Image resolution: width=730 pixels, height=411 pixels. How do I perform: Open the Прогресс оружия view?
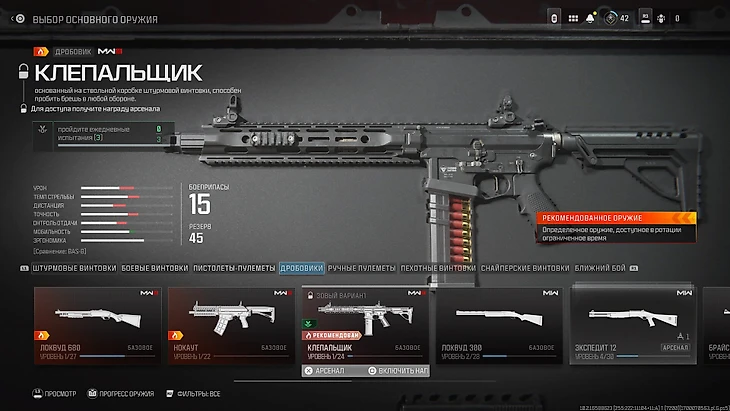[118, 394]
